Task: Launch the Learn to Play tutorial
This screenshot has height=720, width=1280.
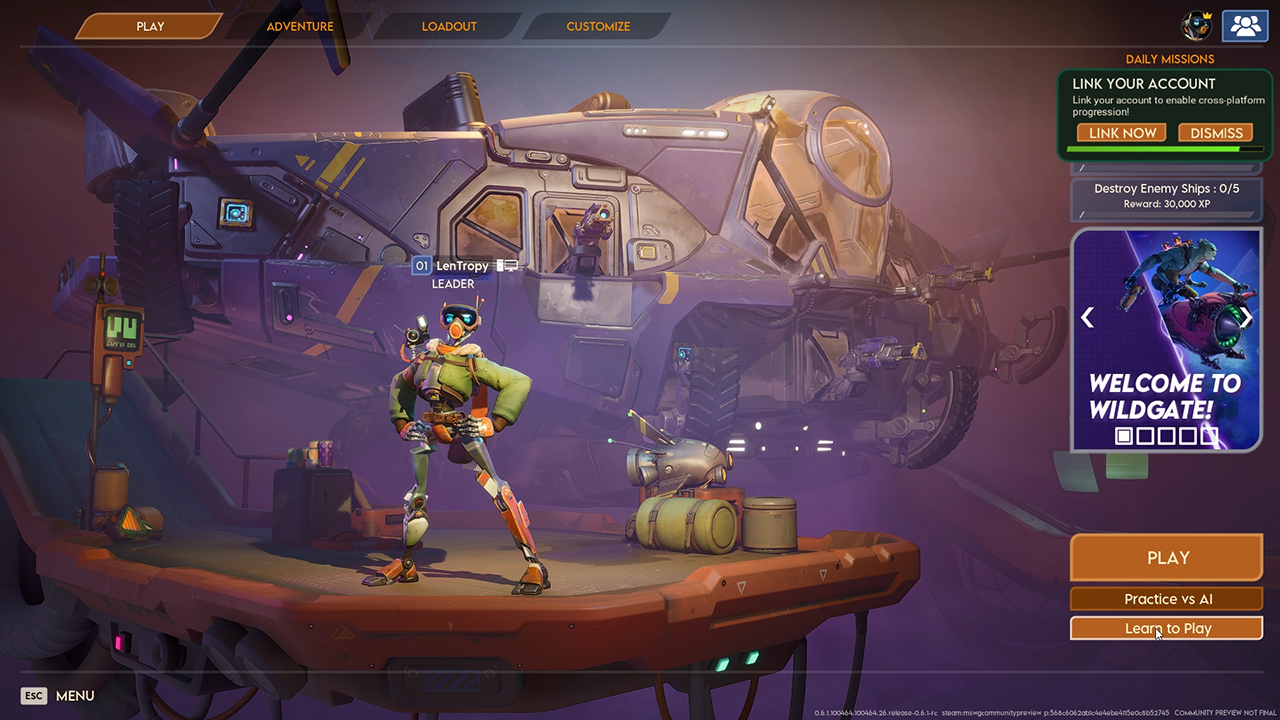Action: click(1167, 628)
